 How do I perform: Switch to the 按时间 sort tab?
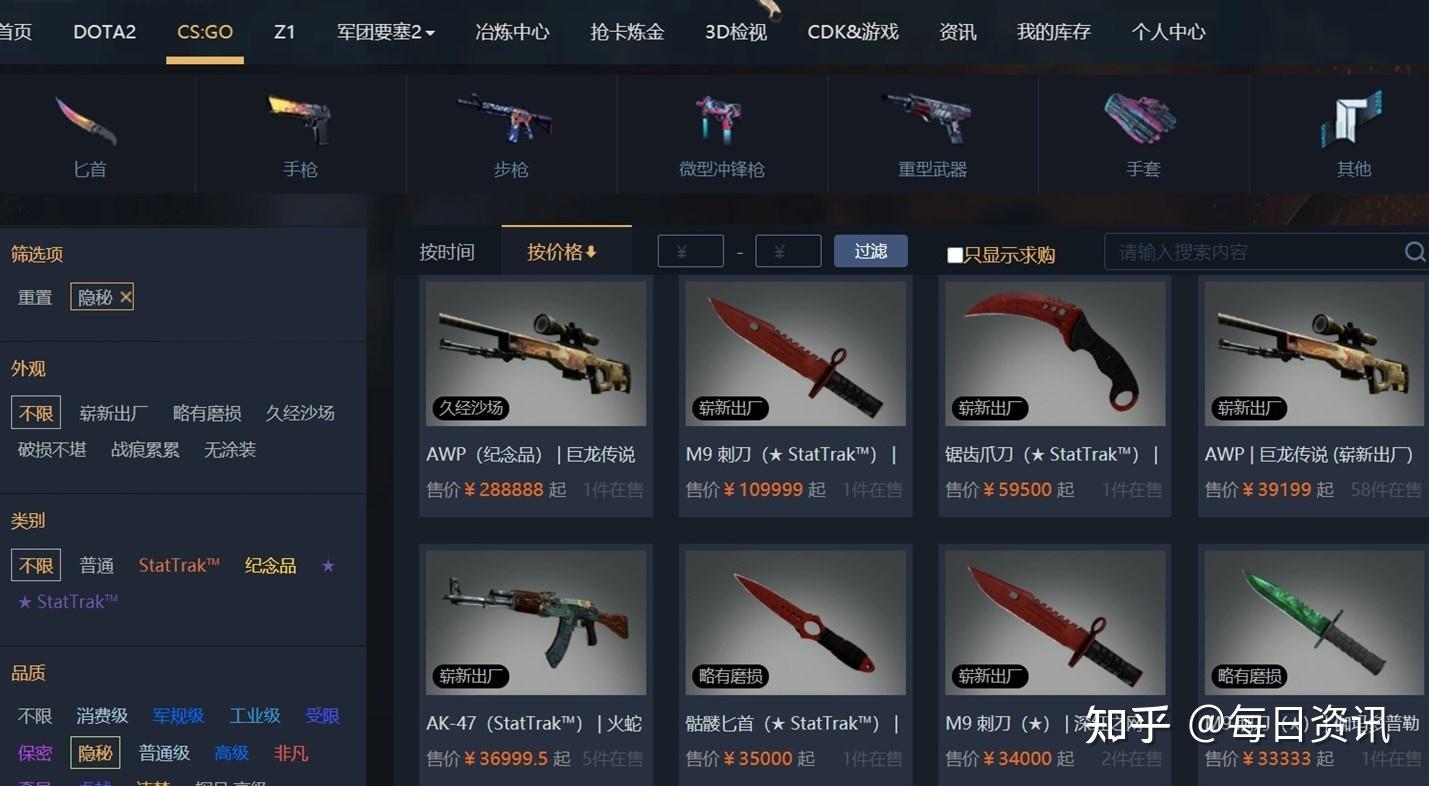(x=447, y=251)
